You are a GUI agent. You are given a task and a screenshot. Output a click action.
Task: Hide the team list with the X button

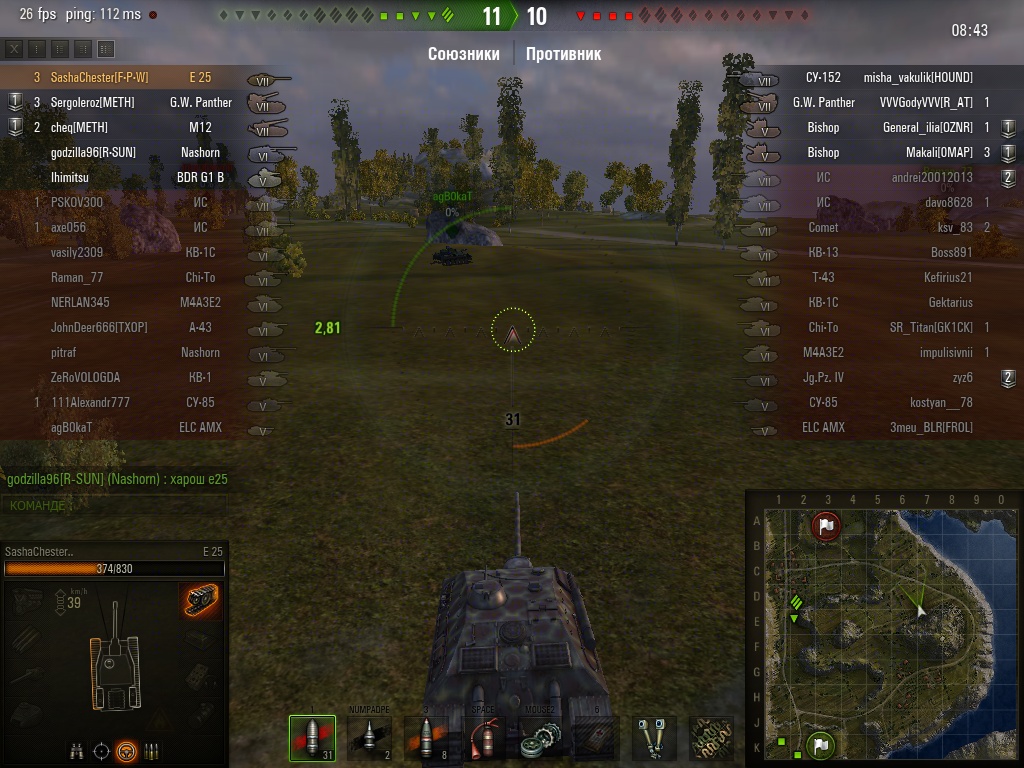coord(14,49)
